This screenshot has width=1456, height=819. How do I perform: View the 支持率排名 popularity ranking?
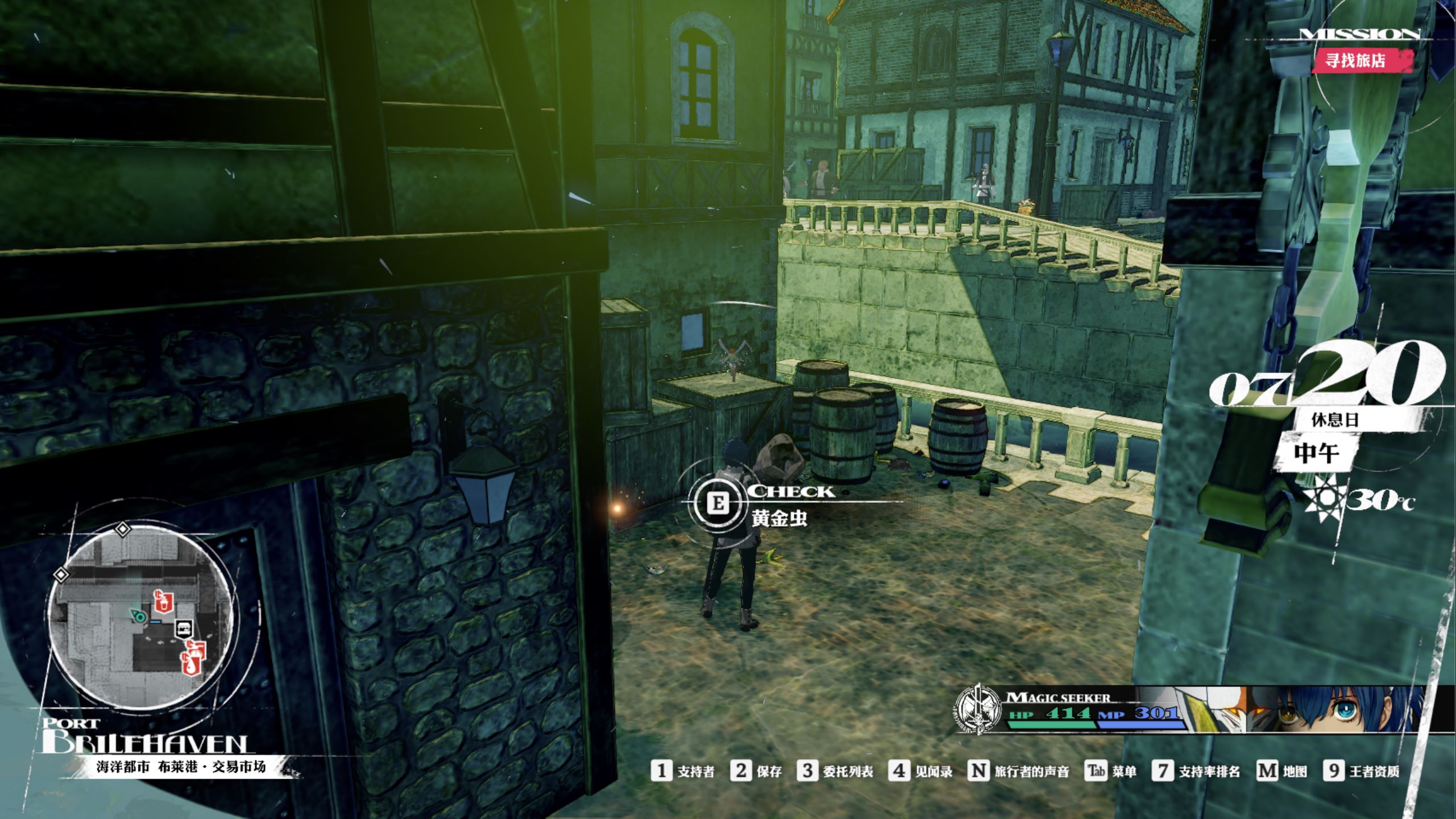click(x=1197, y=771)
